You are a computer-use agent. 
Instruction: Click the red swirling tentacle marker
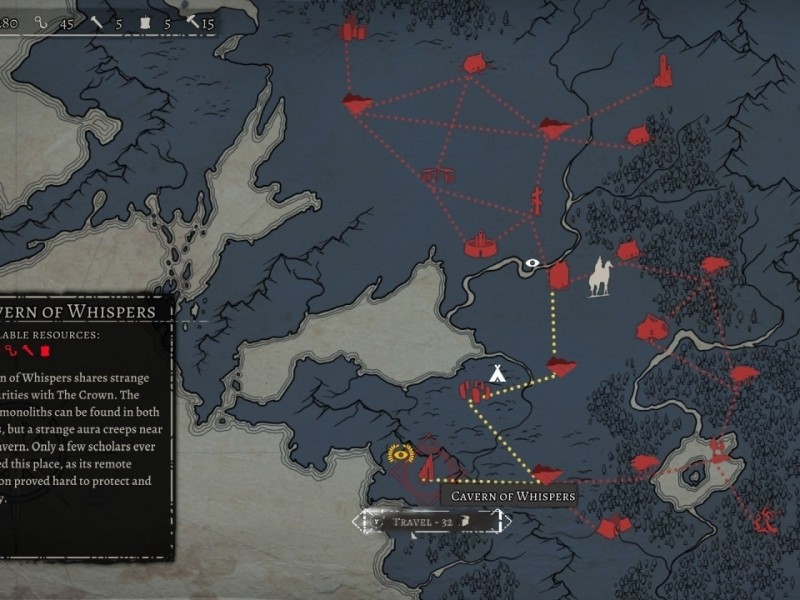click(x=767, y=518)
